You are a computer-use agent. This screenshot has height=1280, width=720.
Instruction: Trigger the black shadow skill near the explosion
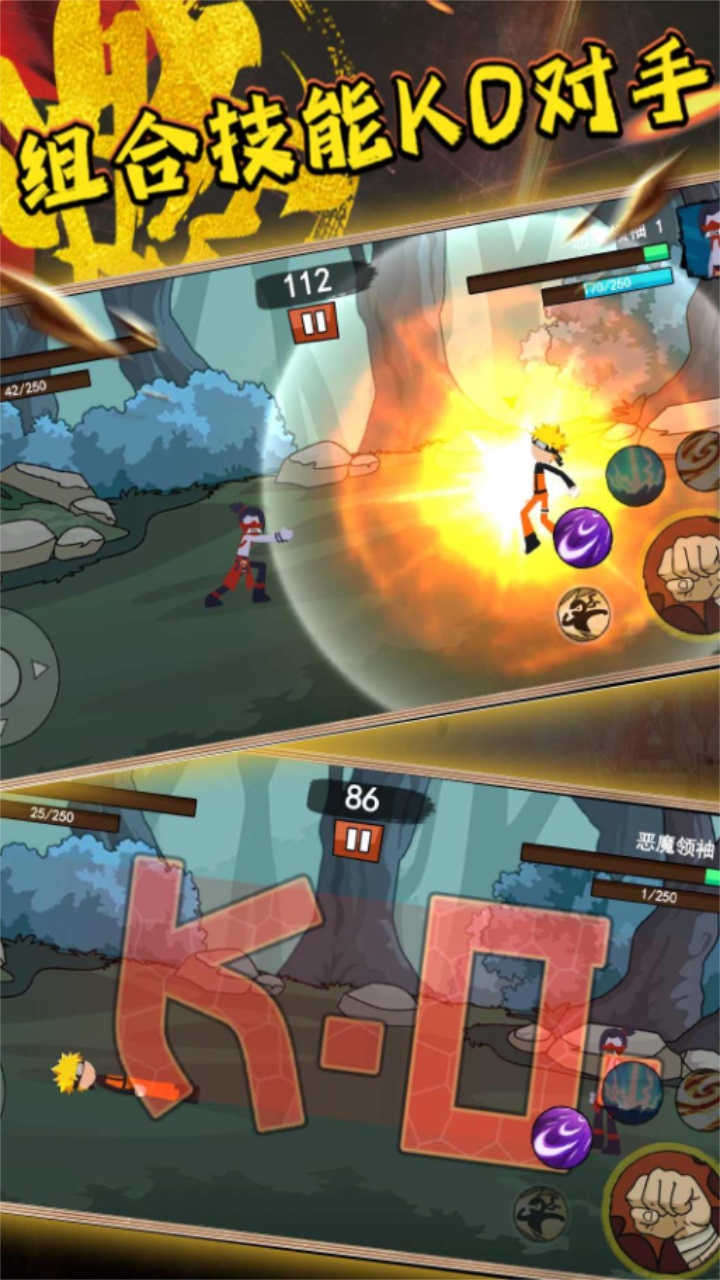583,613
